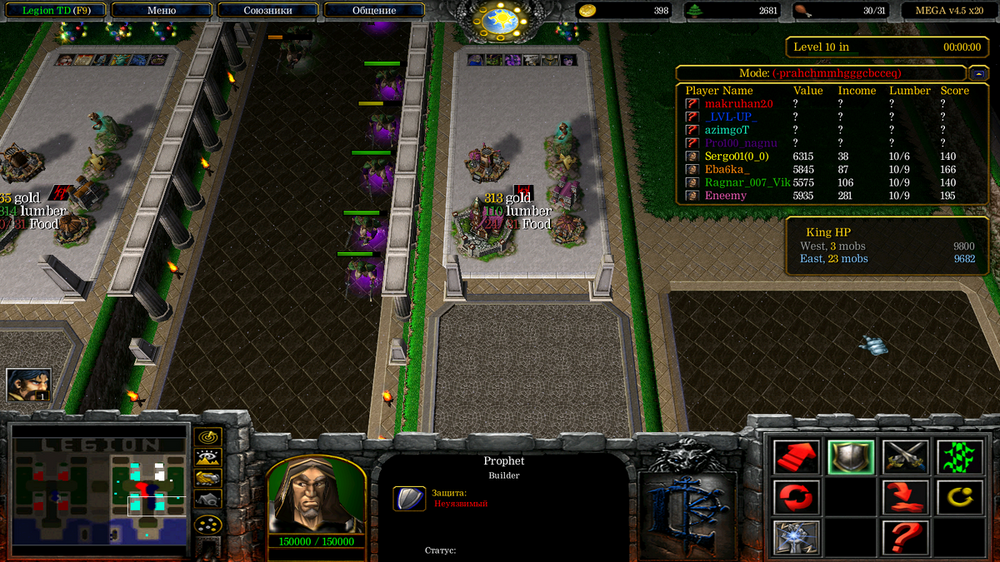The image size is (1000, 562).
Task: Open the Общение chat log menu
Action: (373, 10)
